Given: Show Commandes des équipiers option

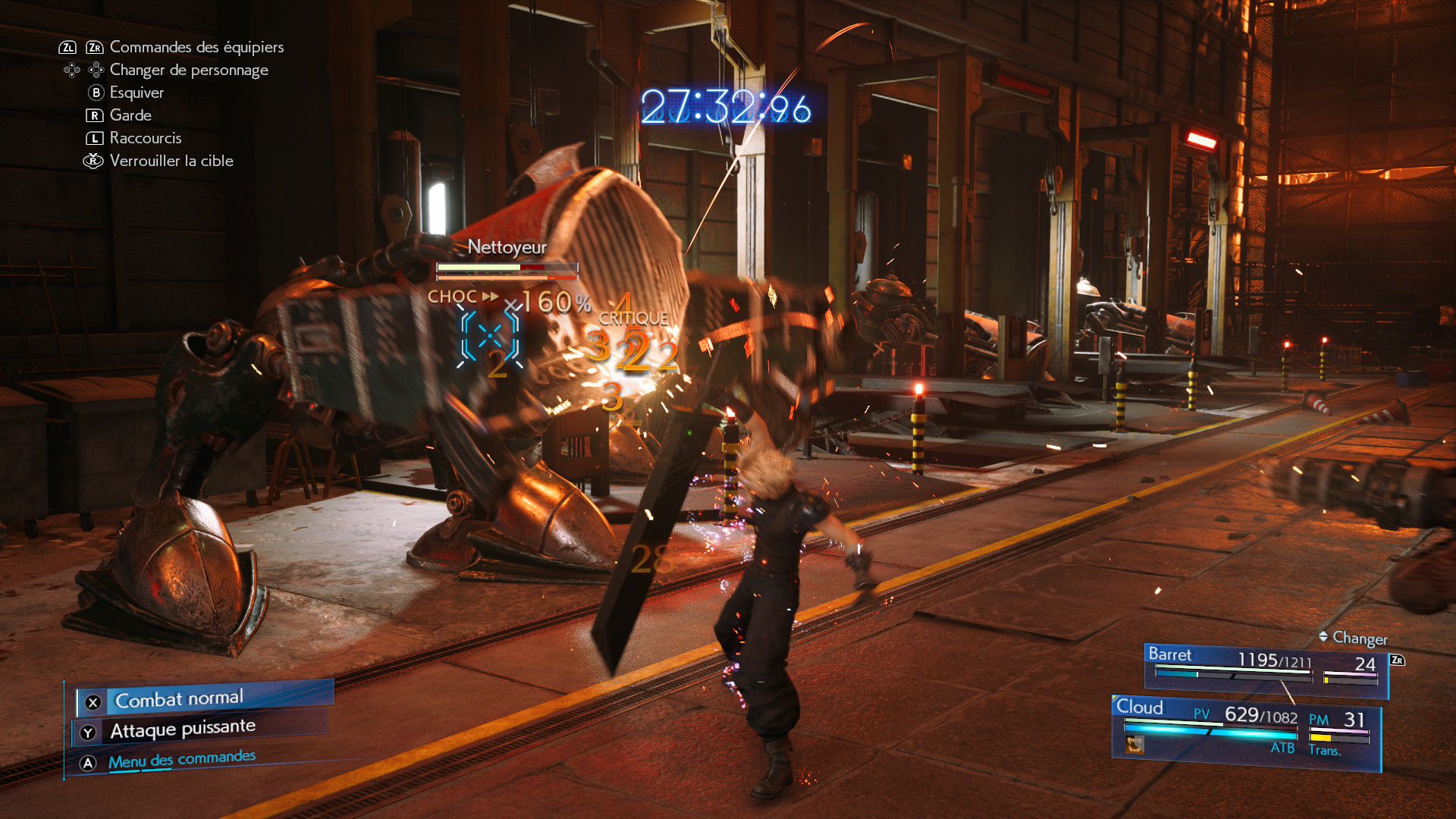Looking at the screenshot, I should pos(196,47).
